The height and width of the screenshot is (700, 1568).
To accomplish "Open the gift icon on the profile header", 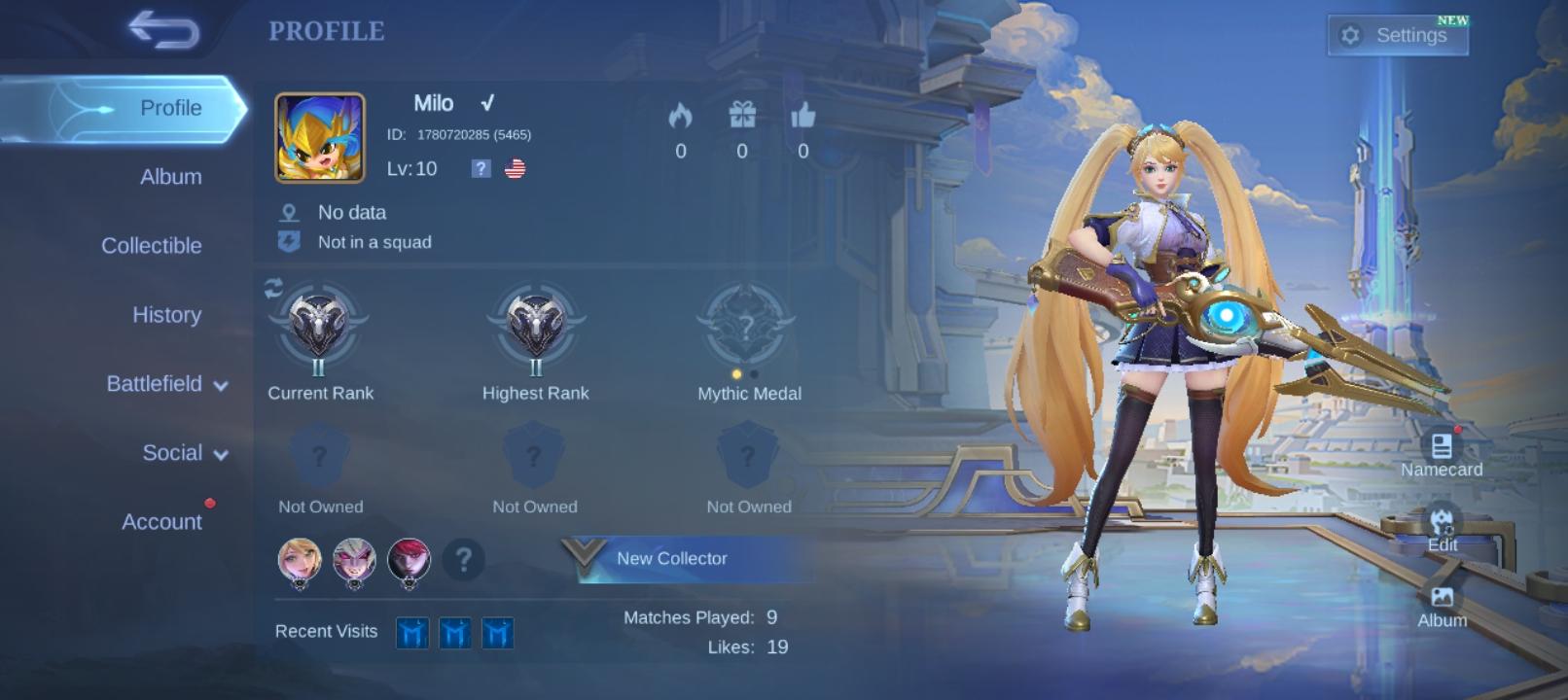I will tap(742, 117).
